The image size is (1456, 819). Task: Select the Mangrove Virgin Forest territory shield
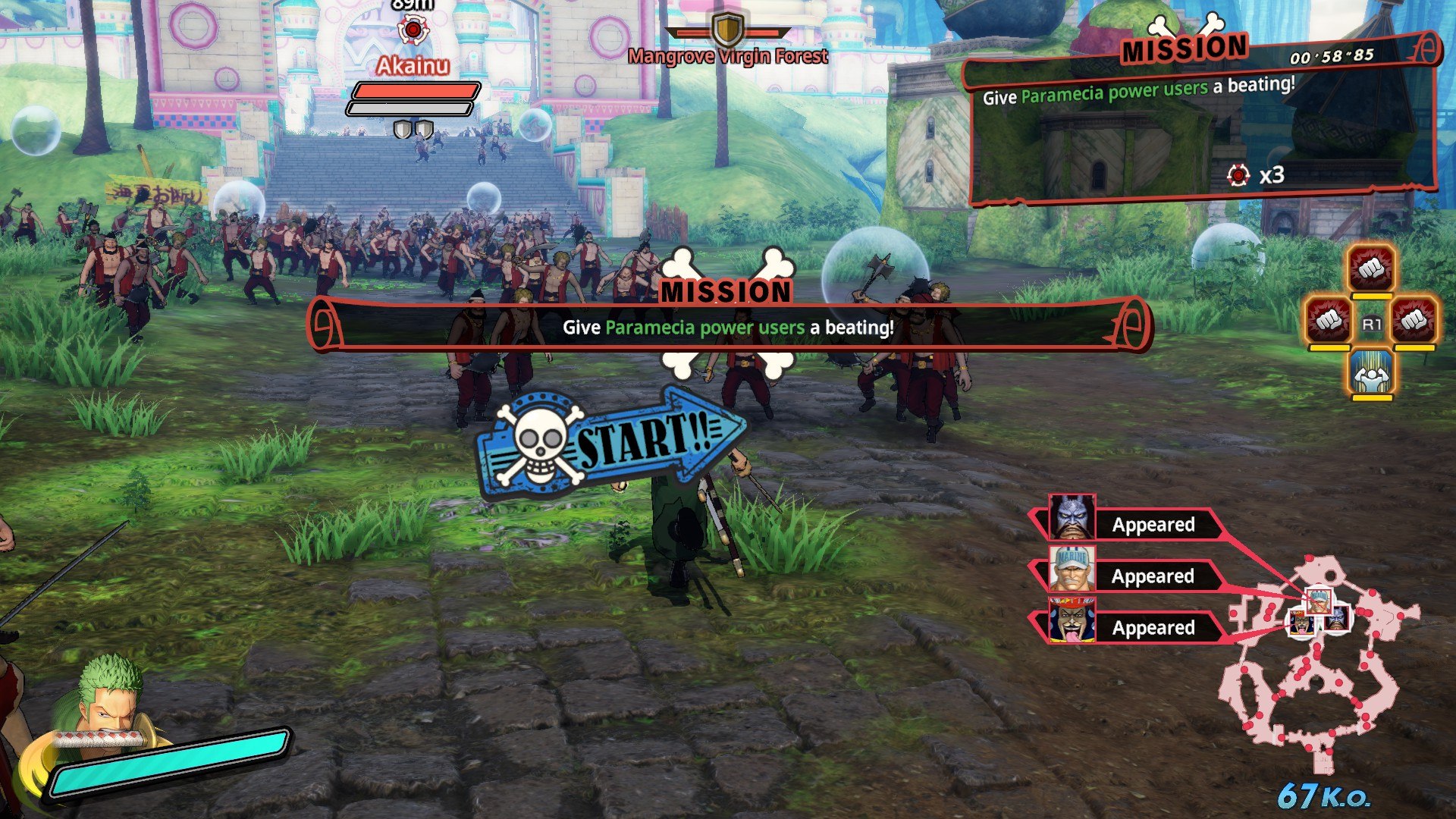pyautogui.click(x=727, y=30)
